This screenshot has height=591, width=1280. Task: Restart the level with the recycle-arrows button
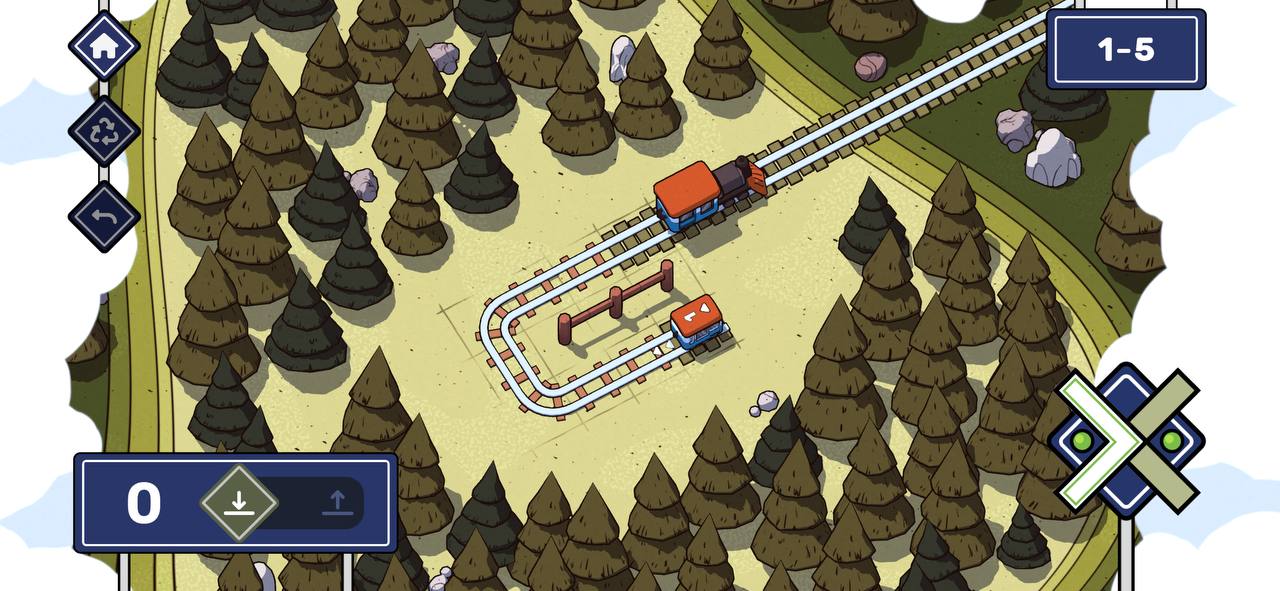(104, 132)
